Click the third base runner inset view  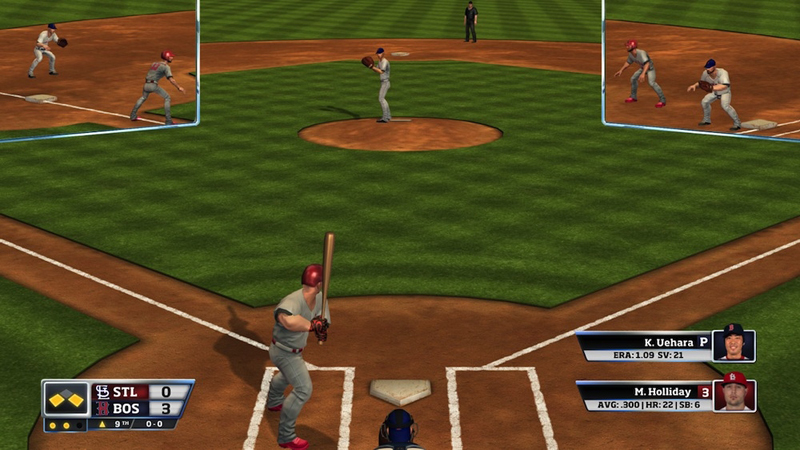click(x=98, y=66)
